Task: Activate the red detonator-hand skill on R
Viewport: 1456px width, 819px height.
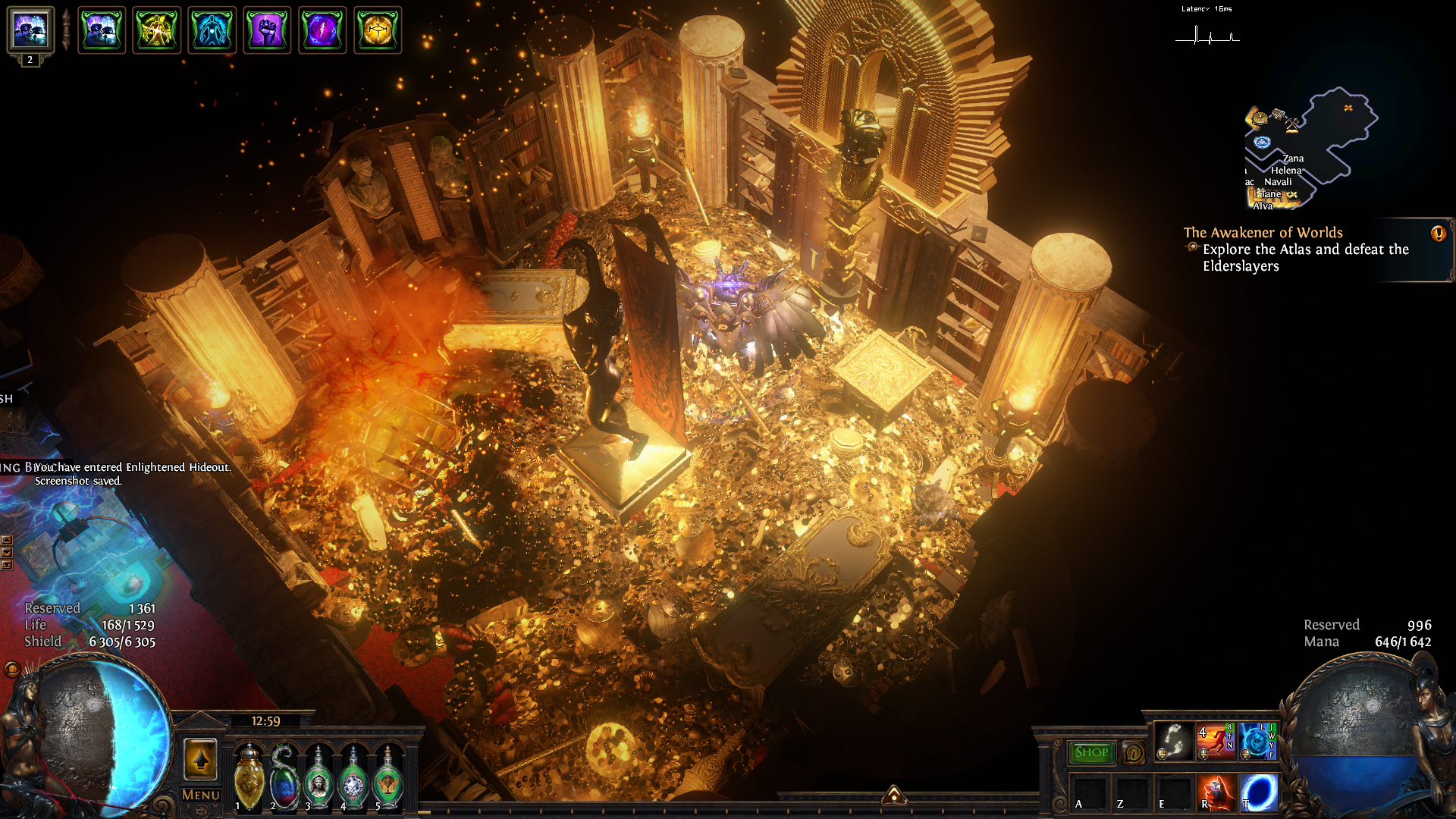Action: click(1215, 792)
